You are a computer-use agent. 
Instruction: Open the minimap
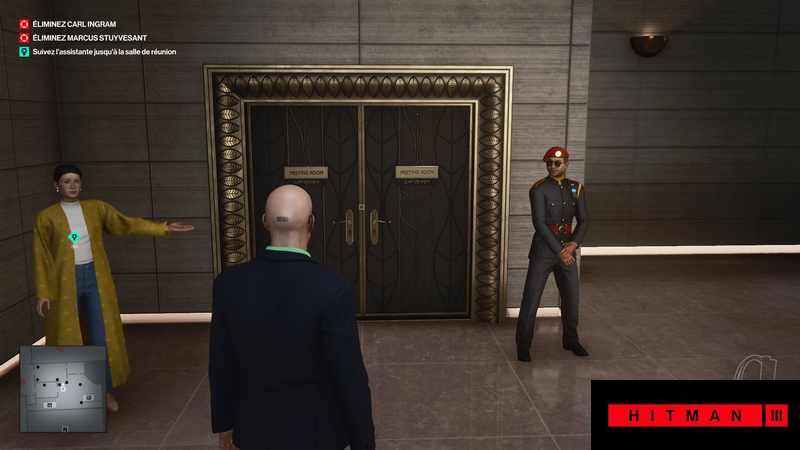tap(63, 389)
